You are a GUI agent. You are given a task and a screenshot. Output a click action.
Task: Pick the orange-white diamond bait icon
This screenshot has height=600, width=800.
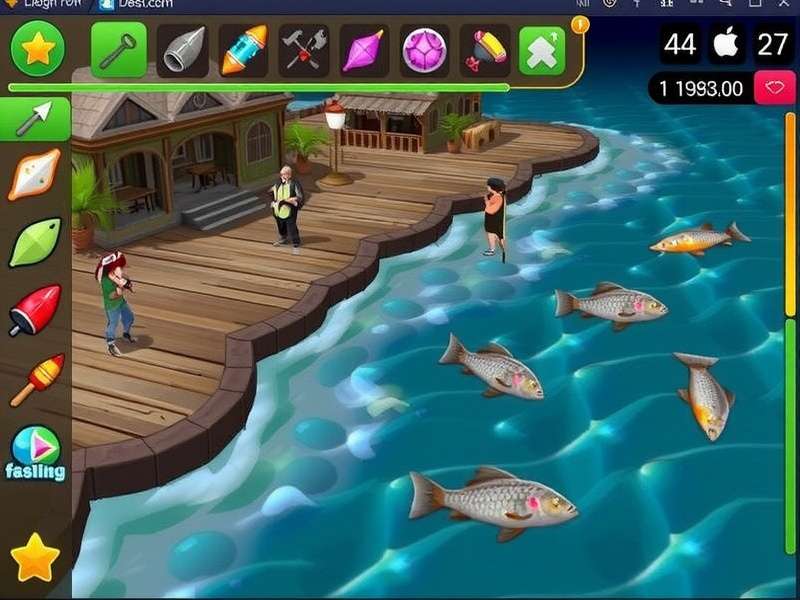(x=35, y=176)
